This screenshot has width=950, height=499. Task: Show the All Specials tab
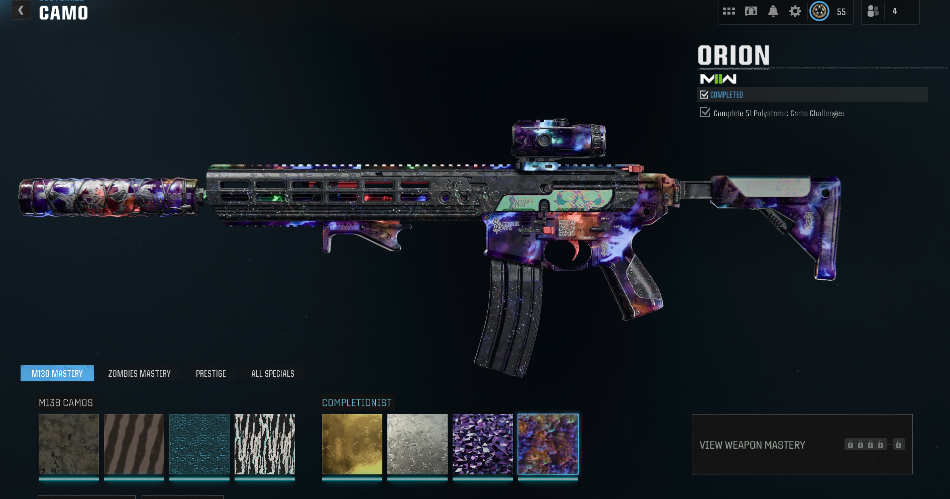[x=272, y=373]
